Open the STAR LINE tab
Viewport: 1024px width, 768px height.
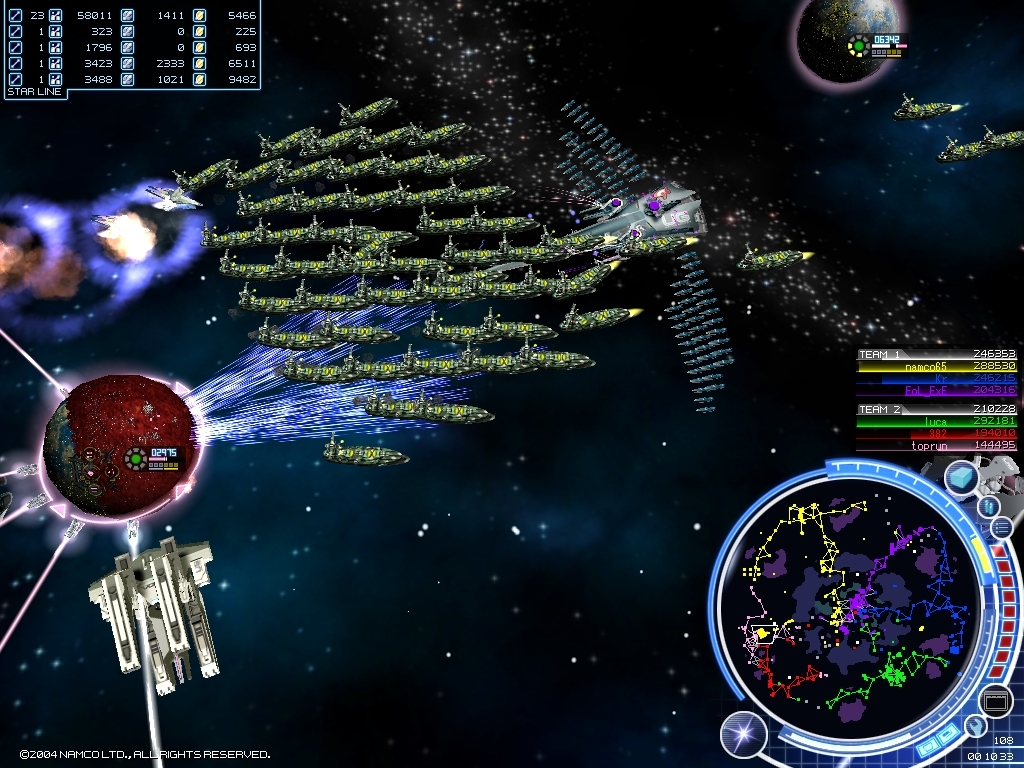[35, 92]
